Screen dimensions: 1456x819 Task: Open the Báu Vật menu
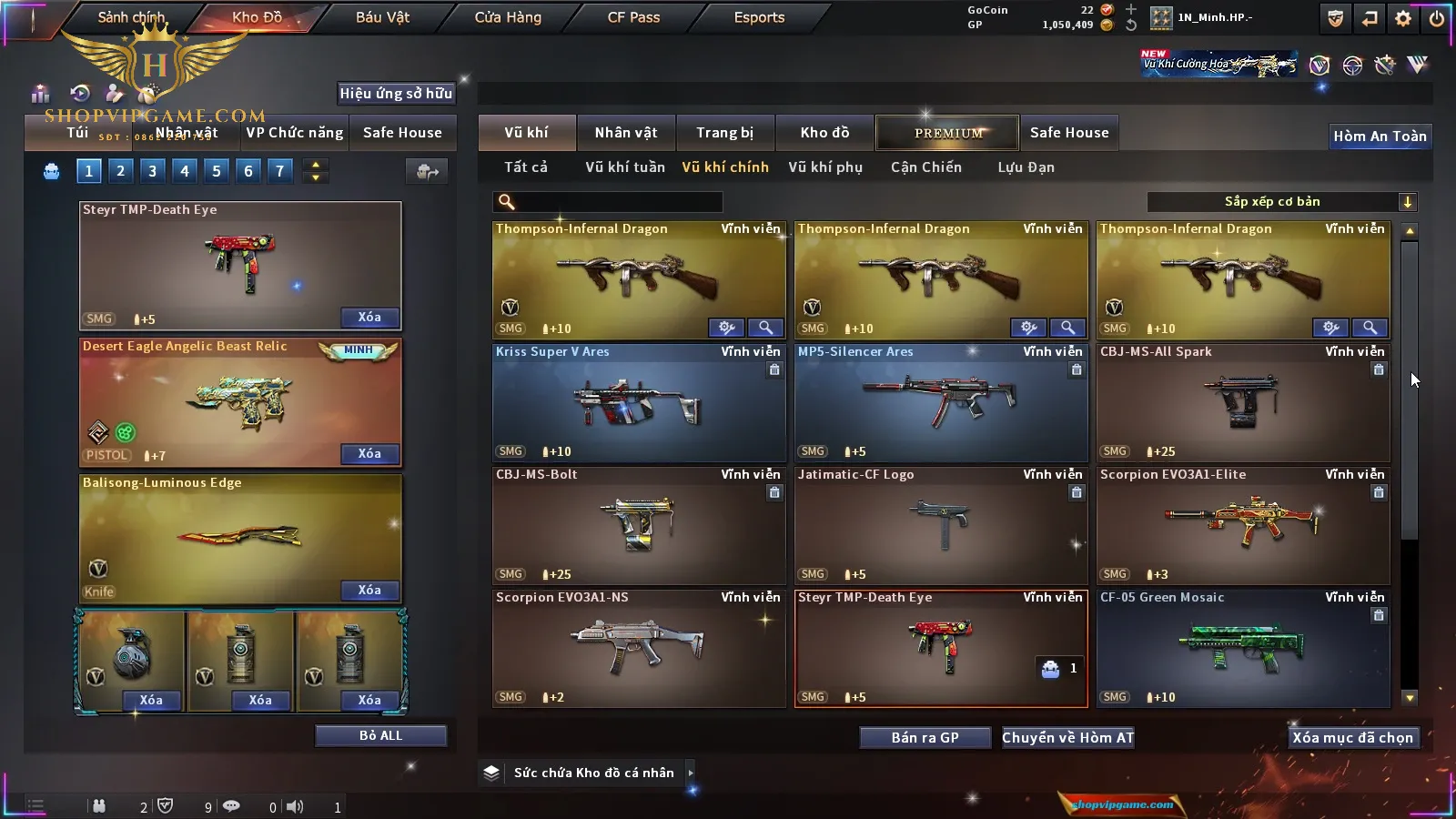(x=382, y=17)
